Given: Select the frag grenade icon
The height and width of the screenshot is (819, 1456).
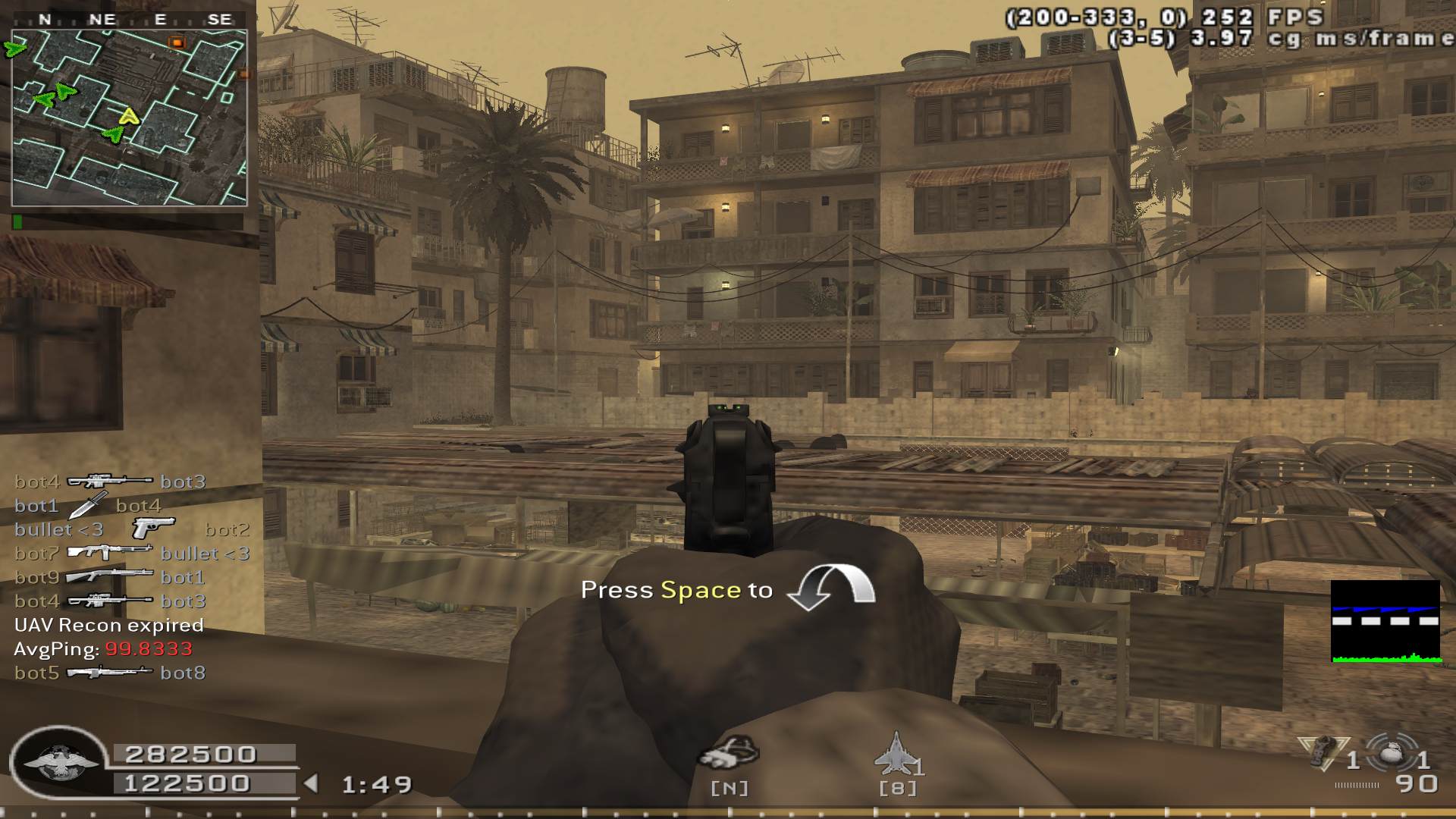Looking at the screenshot, I should coord(1389,755).
